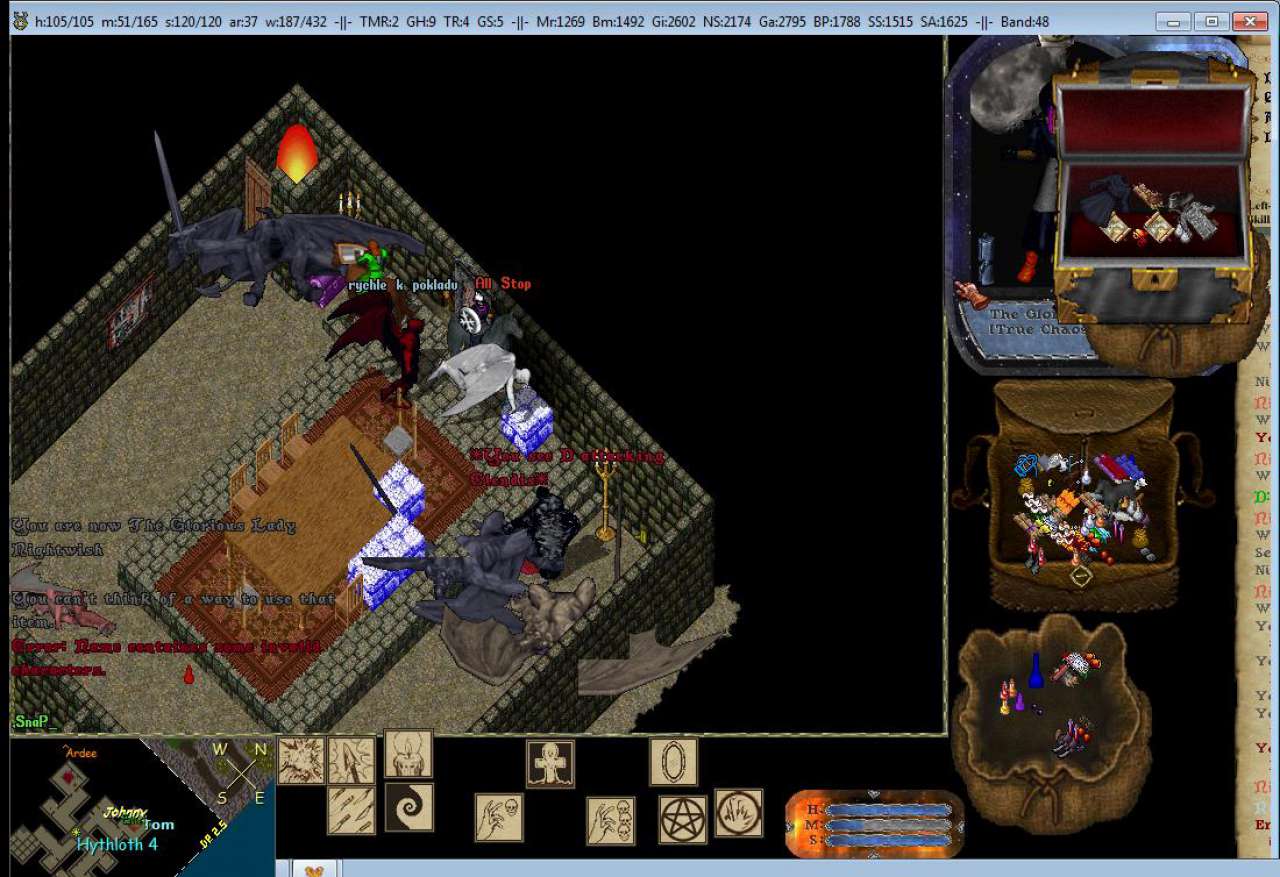Cast the hand with three skulls spell
Screen dimensions: 1280x877
(610, 820)
